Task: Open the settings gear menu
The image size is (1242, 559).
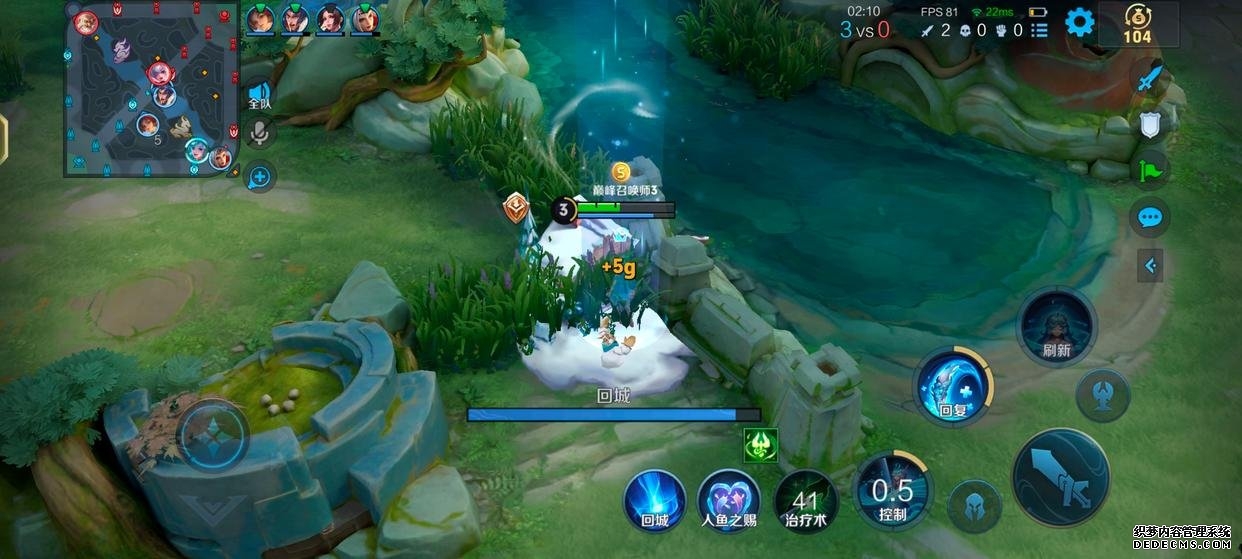Action: (1079, 22)
